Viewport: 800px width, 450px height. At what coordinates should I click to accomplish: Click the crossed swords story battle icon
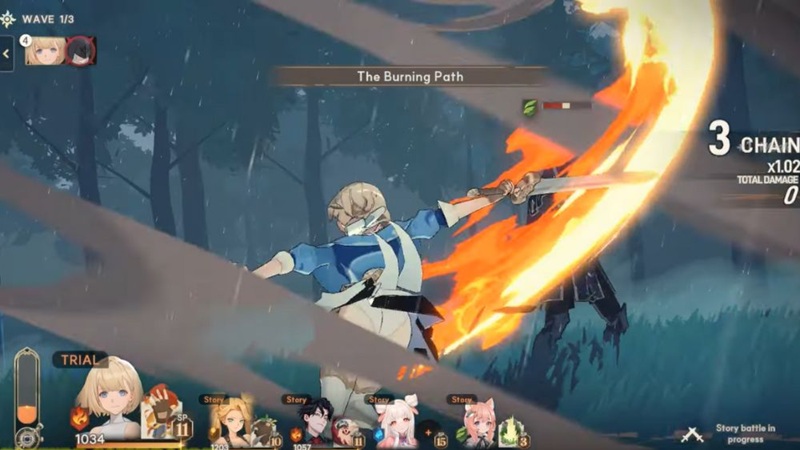691,434
